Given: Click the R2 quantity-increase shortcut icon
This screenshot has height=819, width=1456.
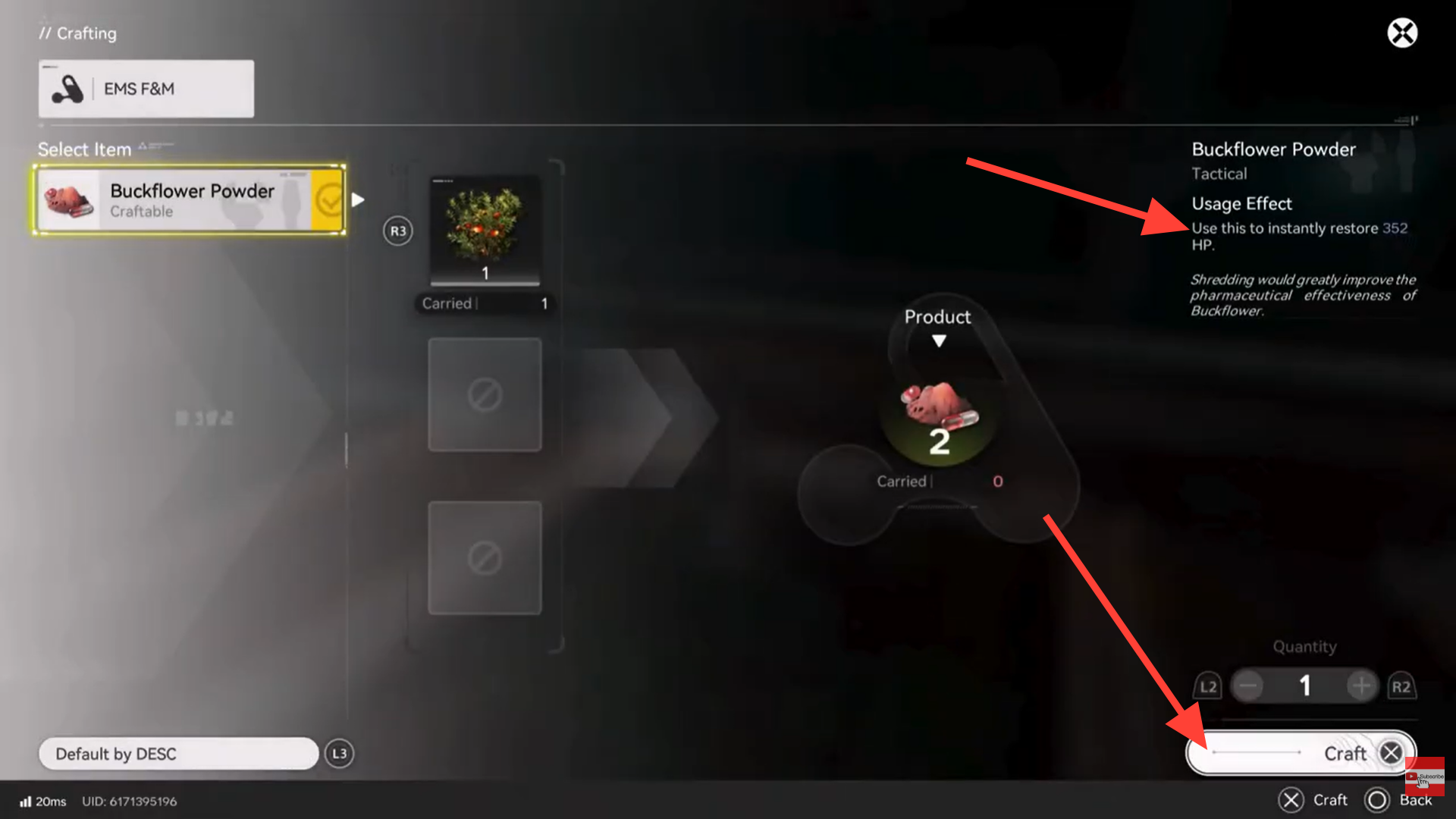Looking at the screenshot, I should [x=1402, y=686].
